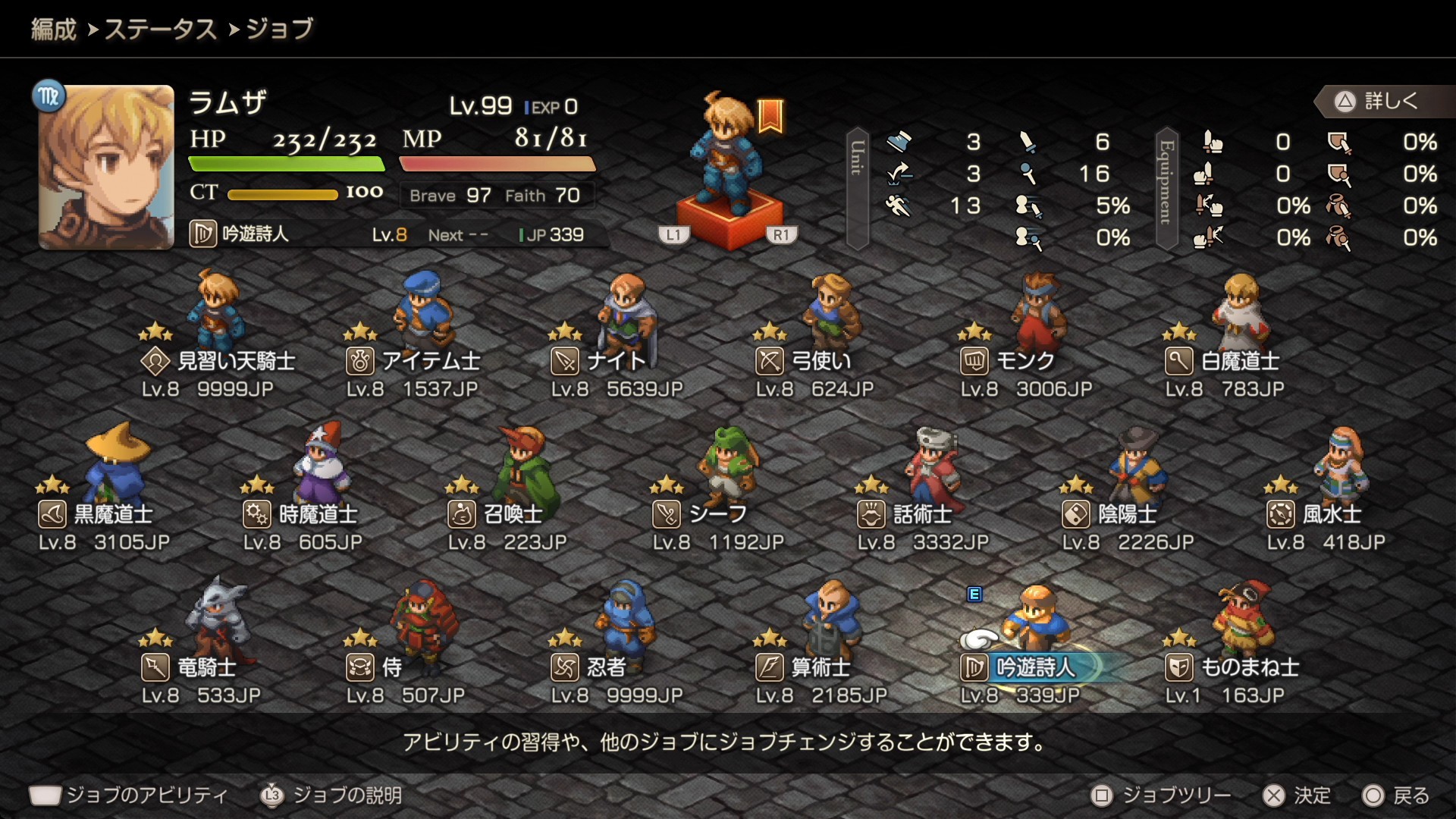Switch to the 算術士 job
Screen dimensions: 1456x819
coord(804,667)
